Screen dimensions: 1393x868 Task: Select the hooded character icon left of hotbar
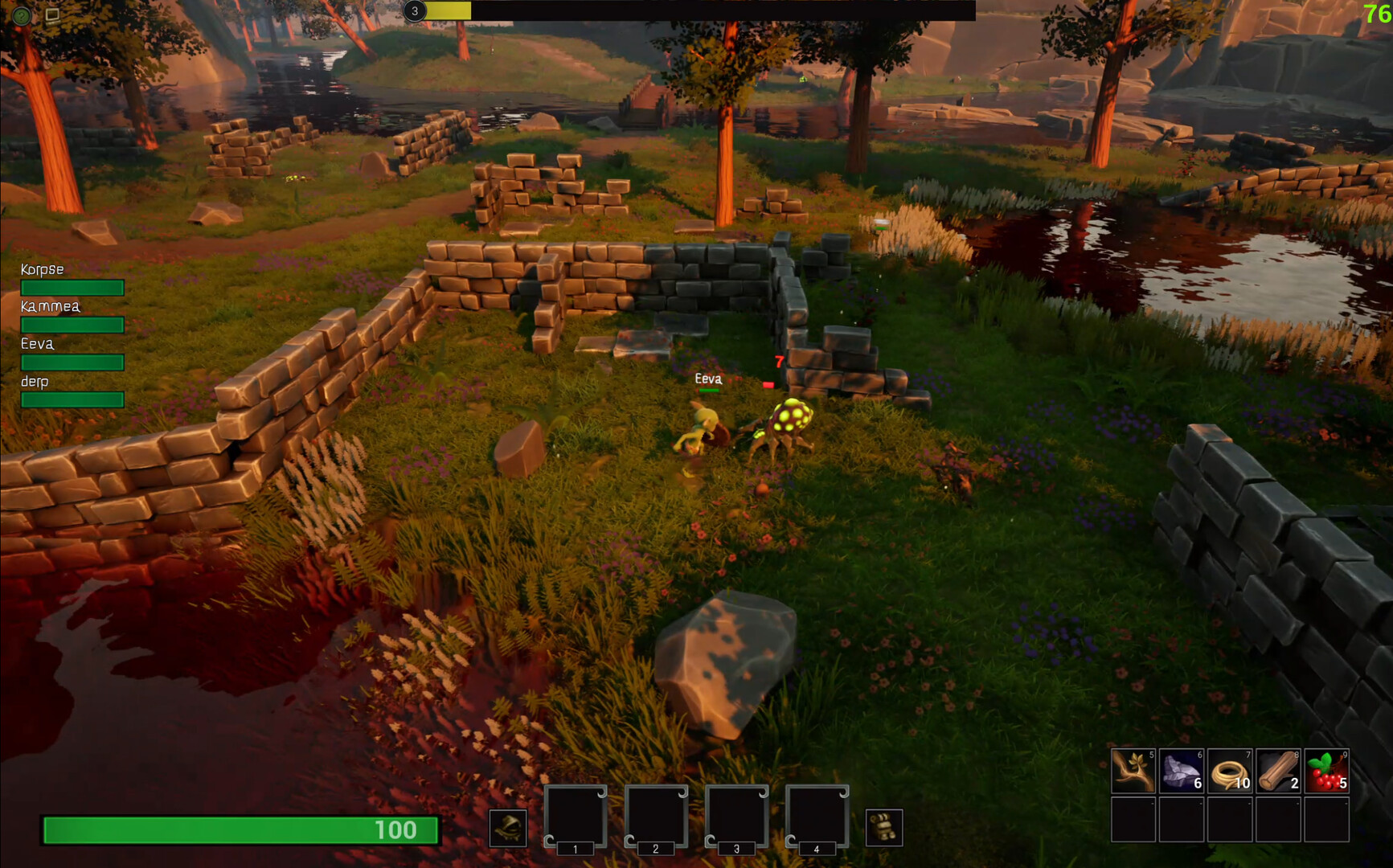509,828
